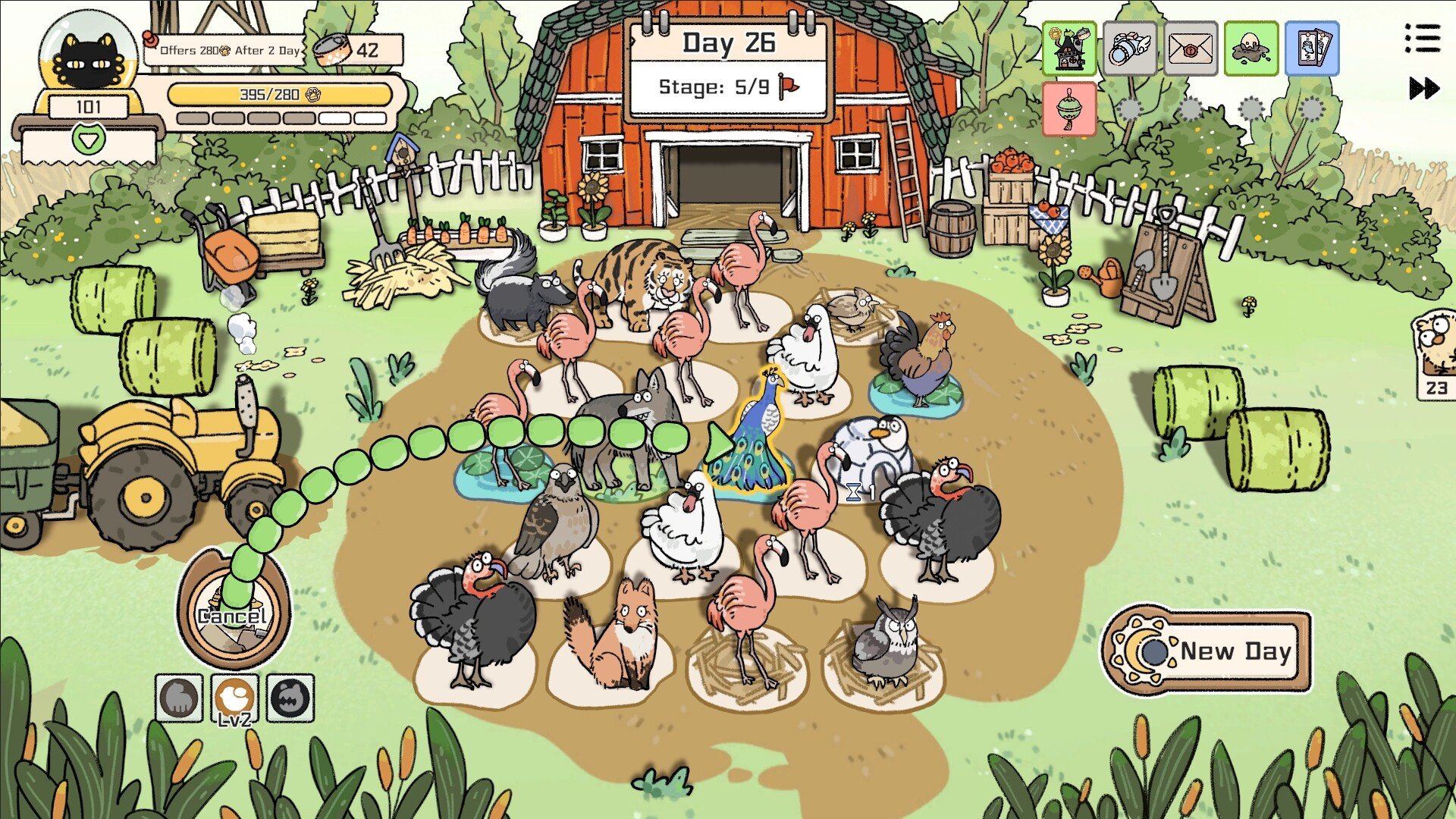1456x819 pixels.
Task: Activate the fast-forward arrows
Action: 1423,89
